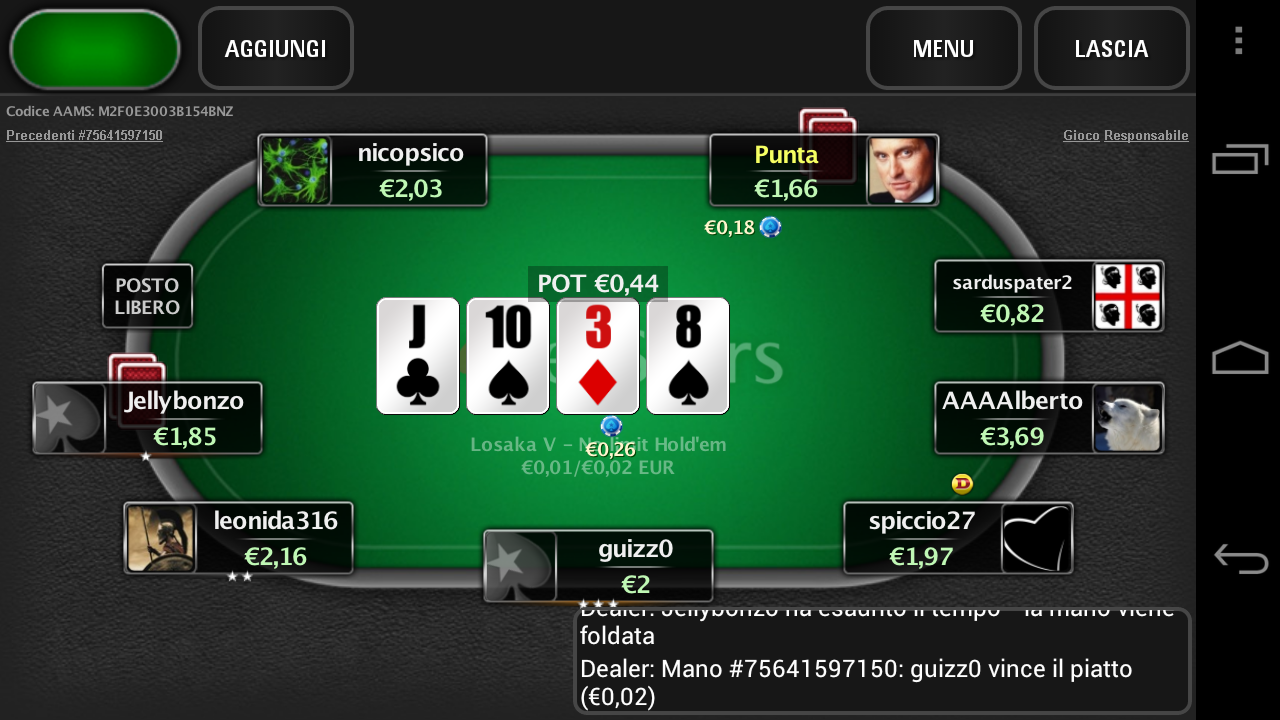Tap the AGGIUNGI button
Viewport: 1280px width, 720px height.
(276, 48)
